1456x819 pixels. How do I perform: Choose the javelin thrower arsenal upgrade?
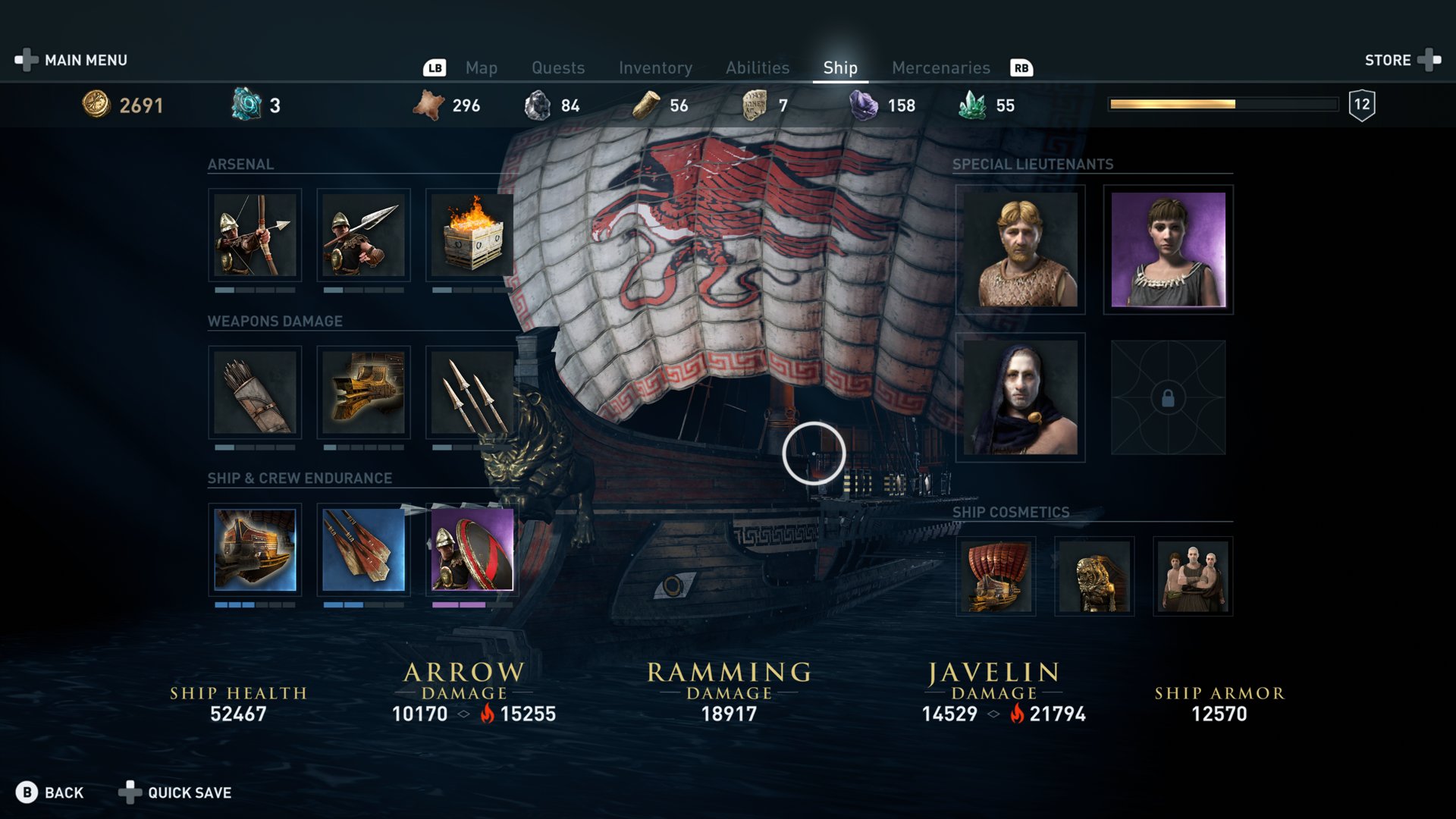[363, 235]
